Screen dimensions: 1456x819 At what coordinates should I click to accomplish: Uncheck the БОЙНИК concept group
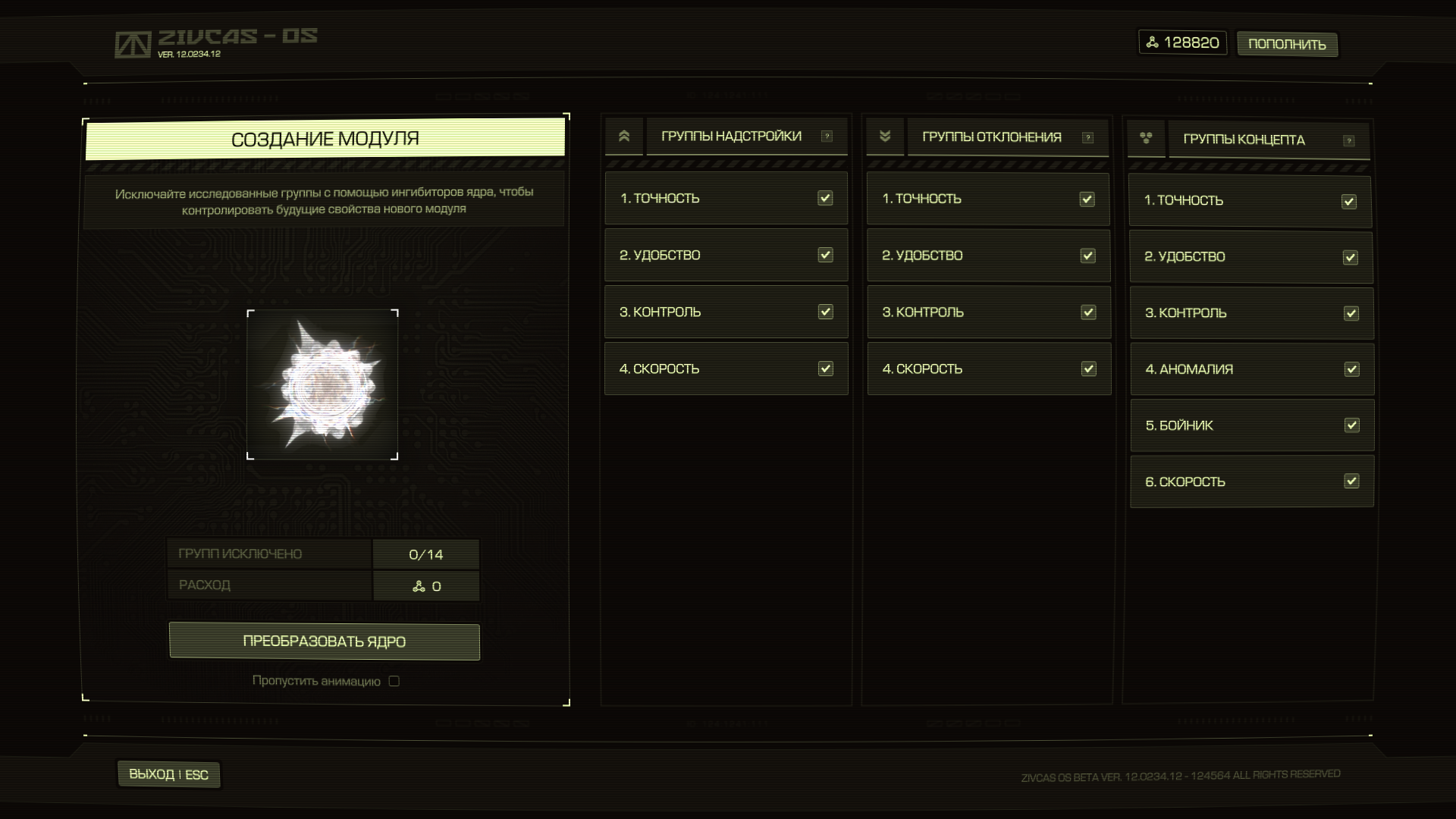point(1351,425)
